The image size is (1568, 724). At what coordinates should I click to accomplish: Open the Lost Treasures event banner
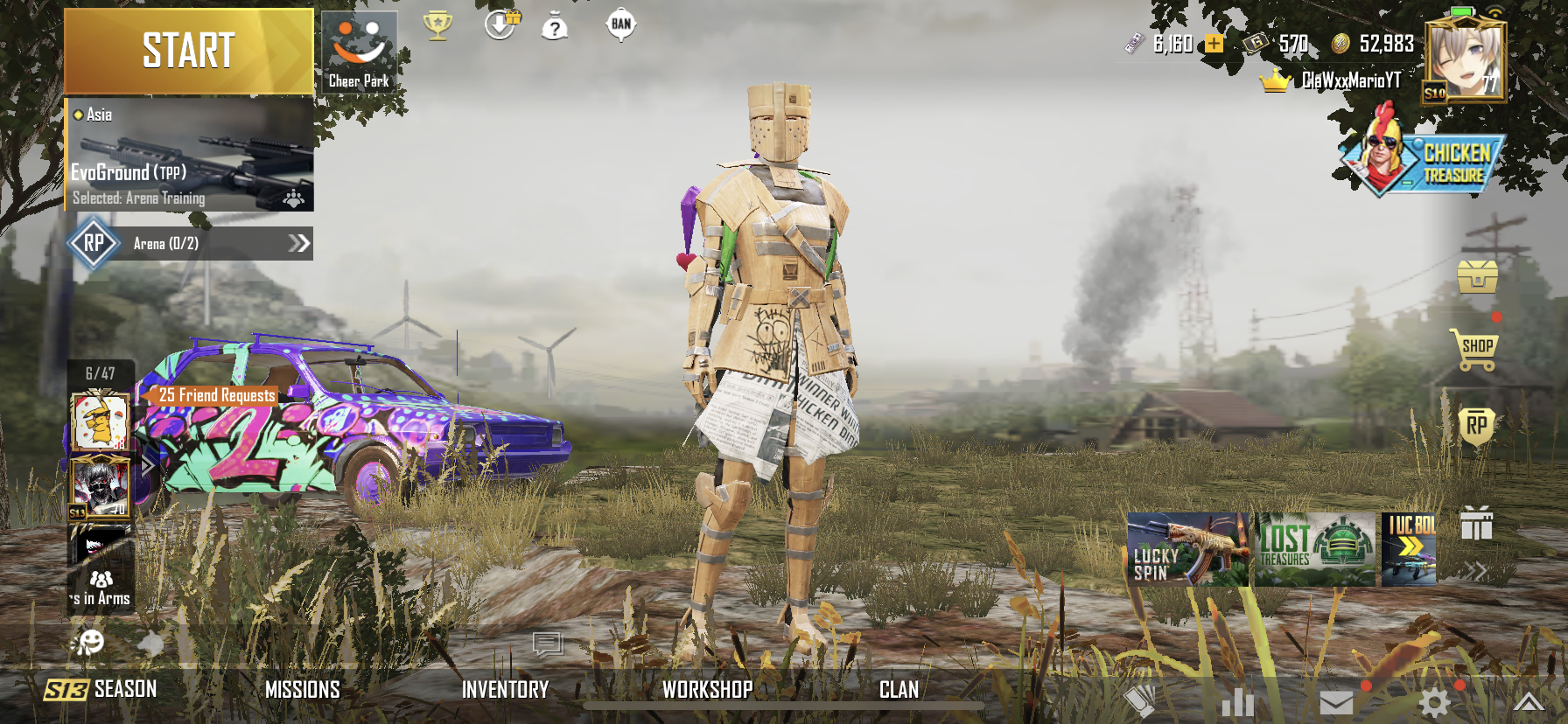point(1315,549)
